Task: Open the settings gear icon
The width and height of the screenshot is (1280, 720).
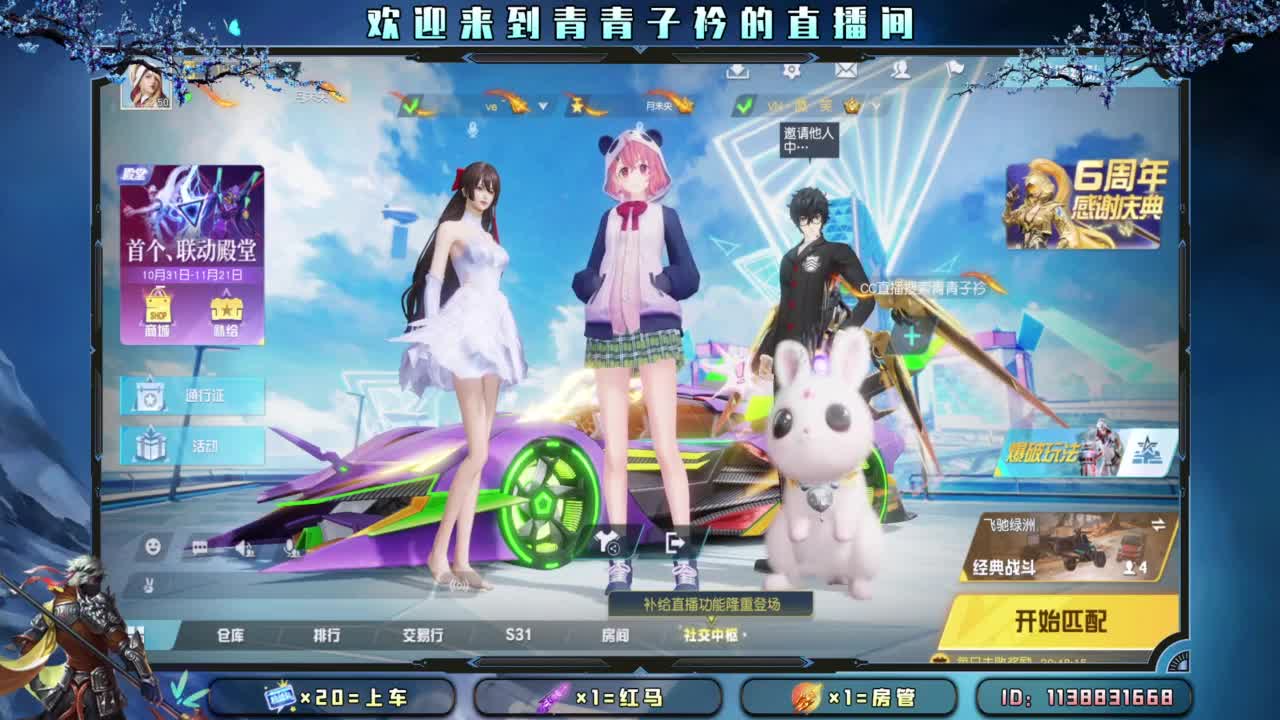Action: coord(792,70)
